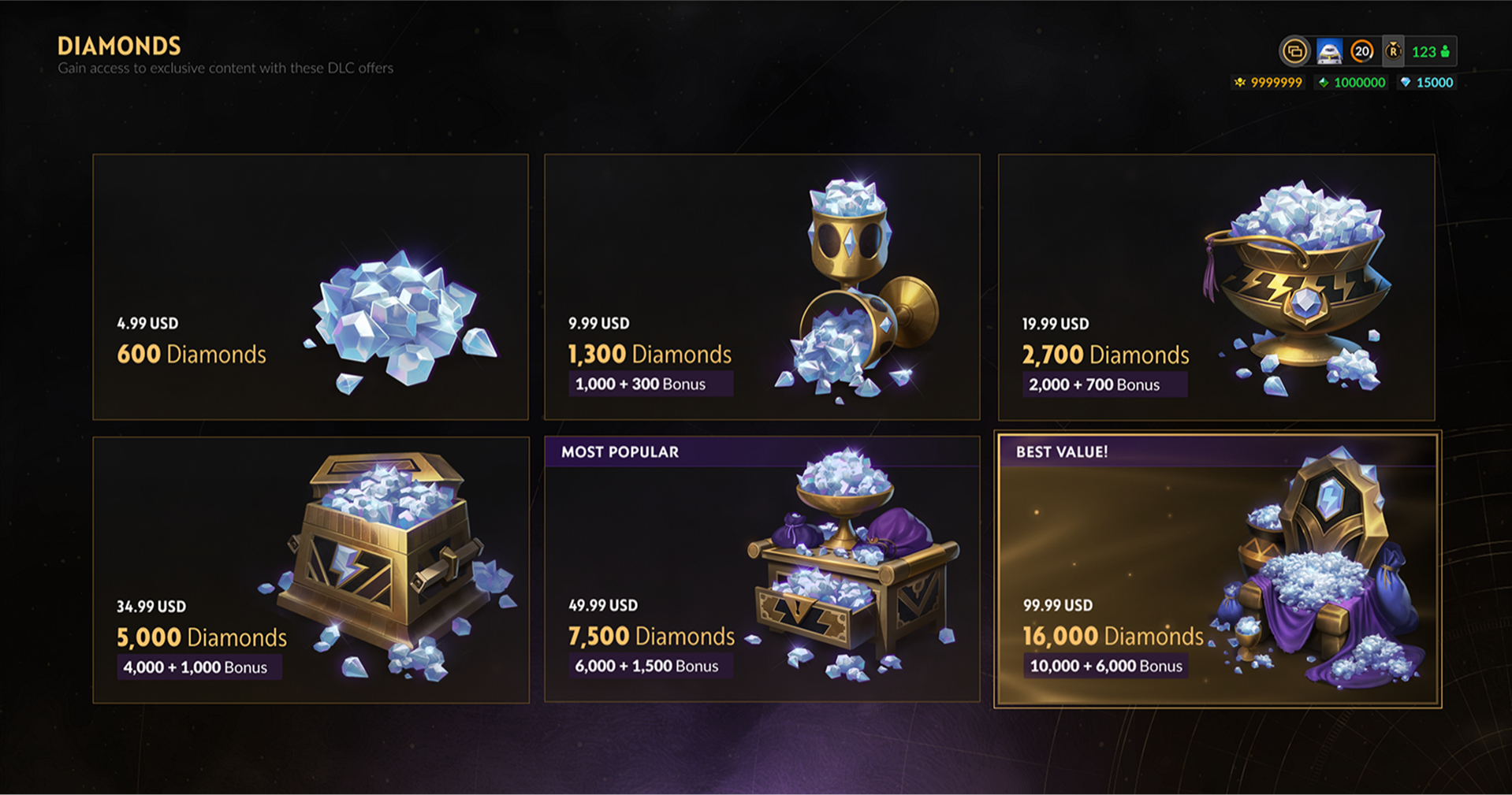Select the Best Value 16,000 Diamonds bundle
1512x795 pixels.
coord(1217,570)
